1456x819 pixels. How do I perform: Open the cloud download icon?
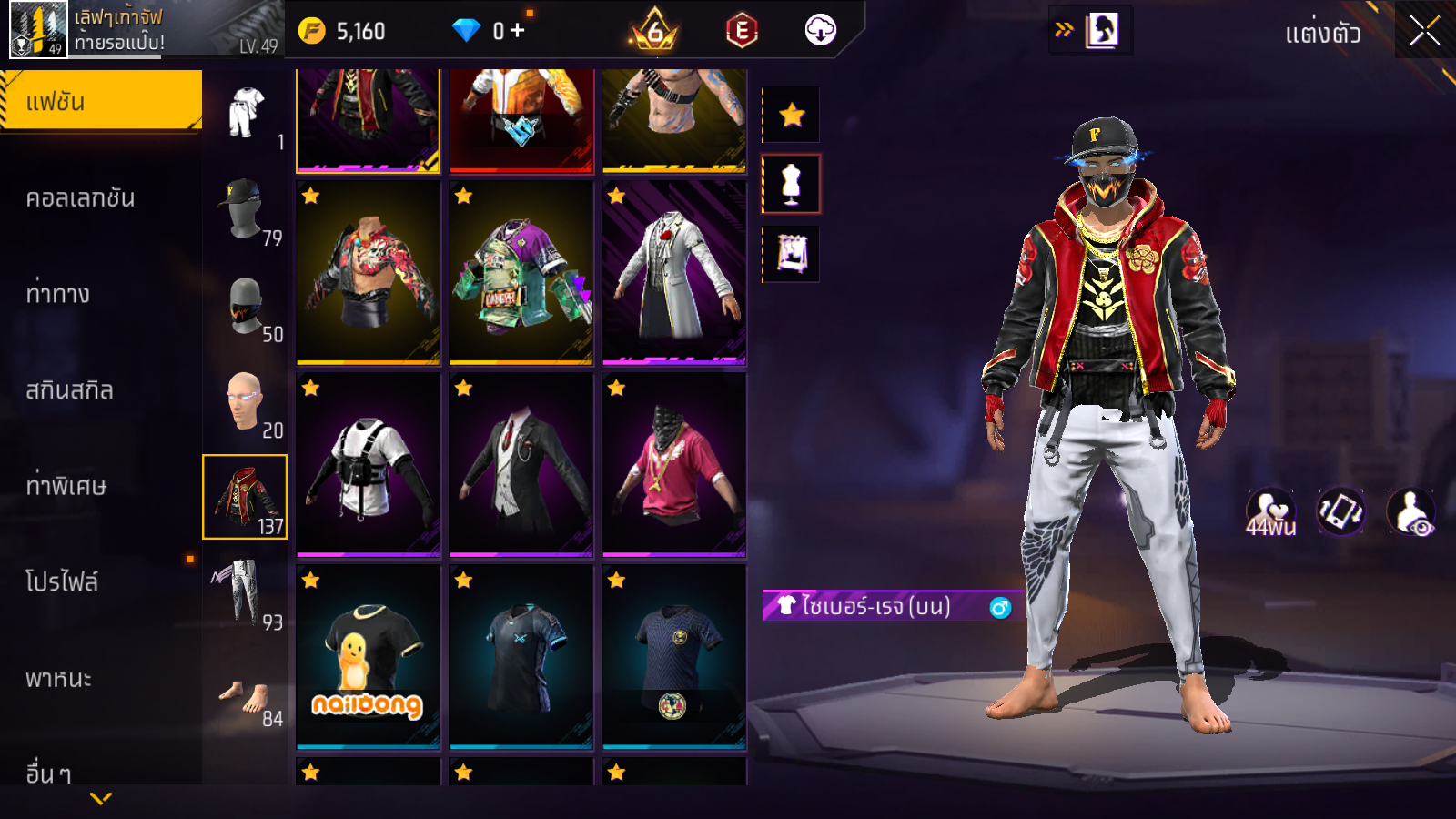tap(820, 31)
